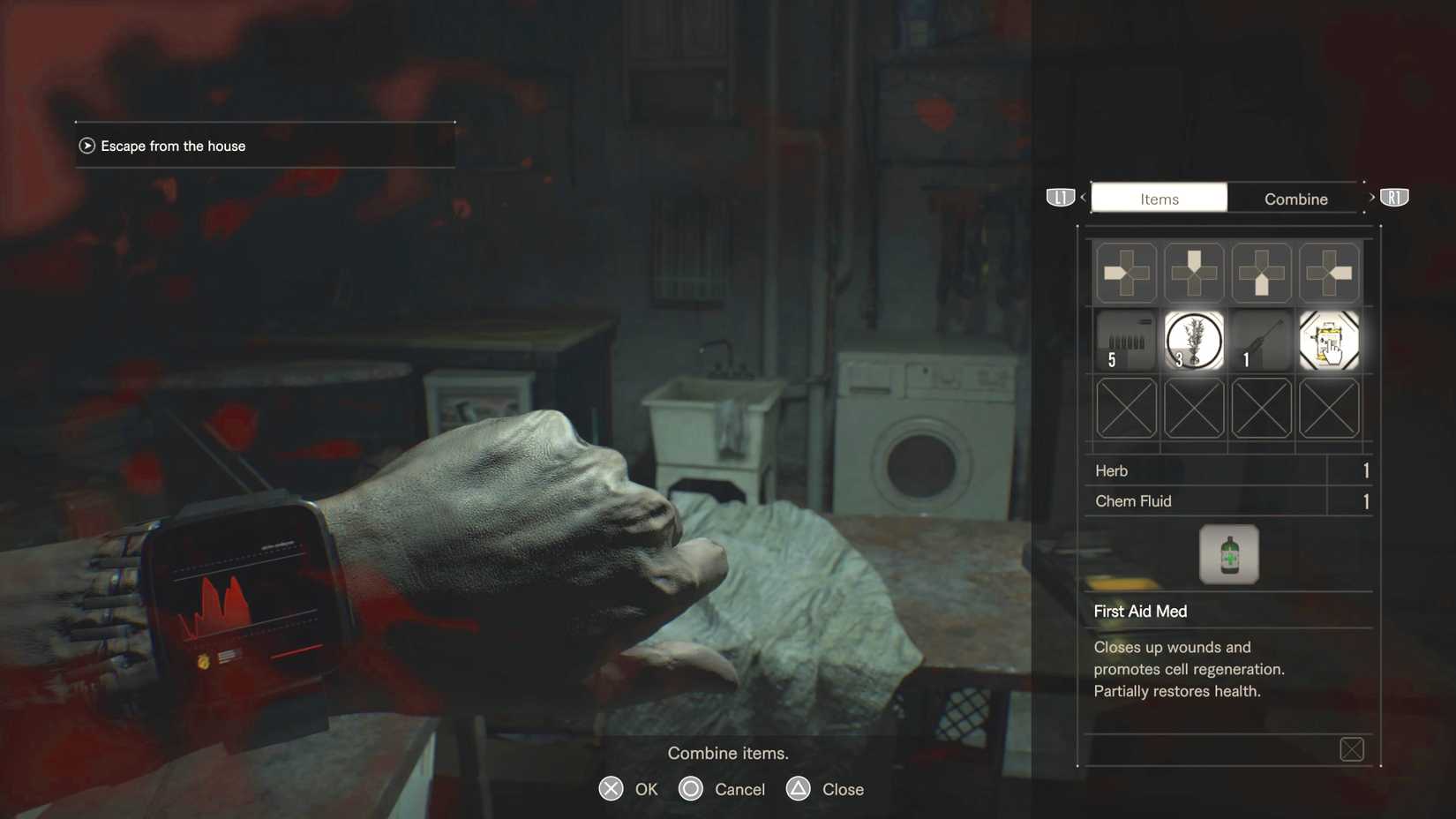Pick the highlighted Chem Fluid item
Screen dimensions: 1456x819
click(x=1329, y=342)
